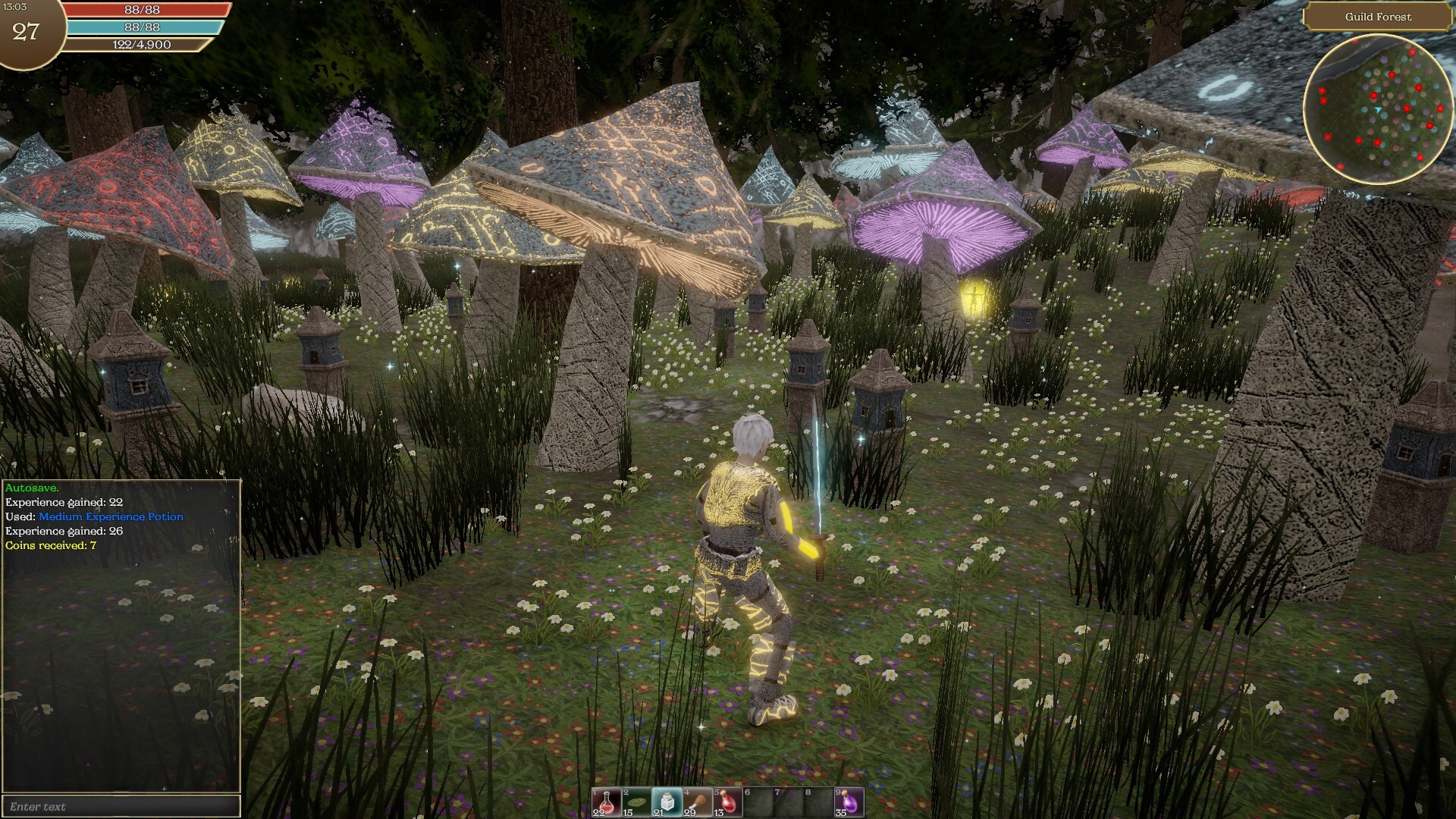1456x819 pixels.
Task: Use the purple potion in slot 9
Action: 849,802
